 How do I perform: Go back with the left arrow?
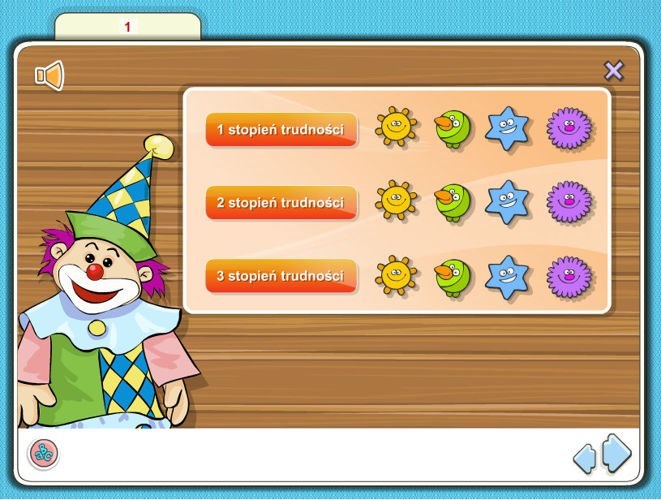click(x=584, y=458)
